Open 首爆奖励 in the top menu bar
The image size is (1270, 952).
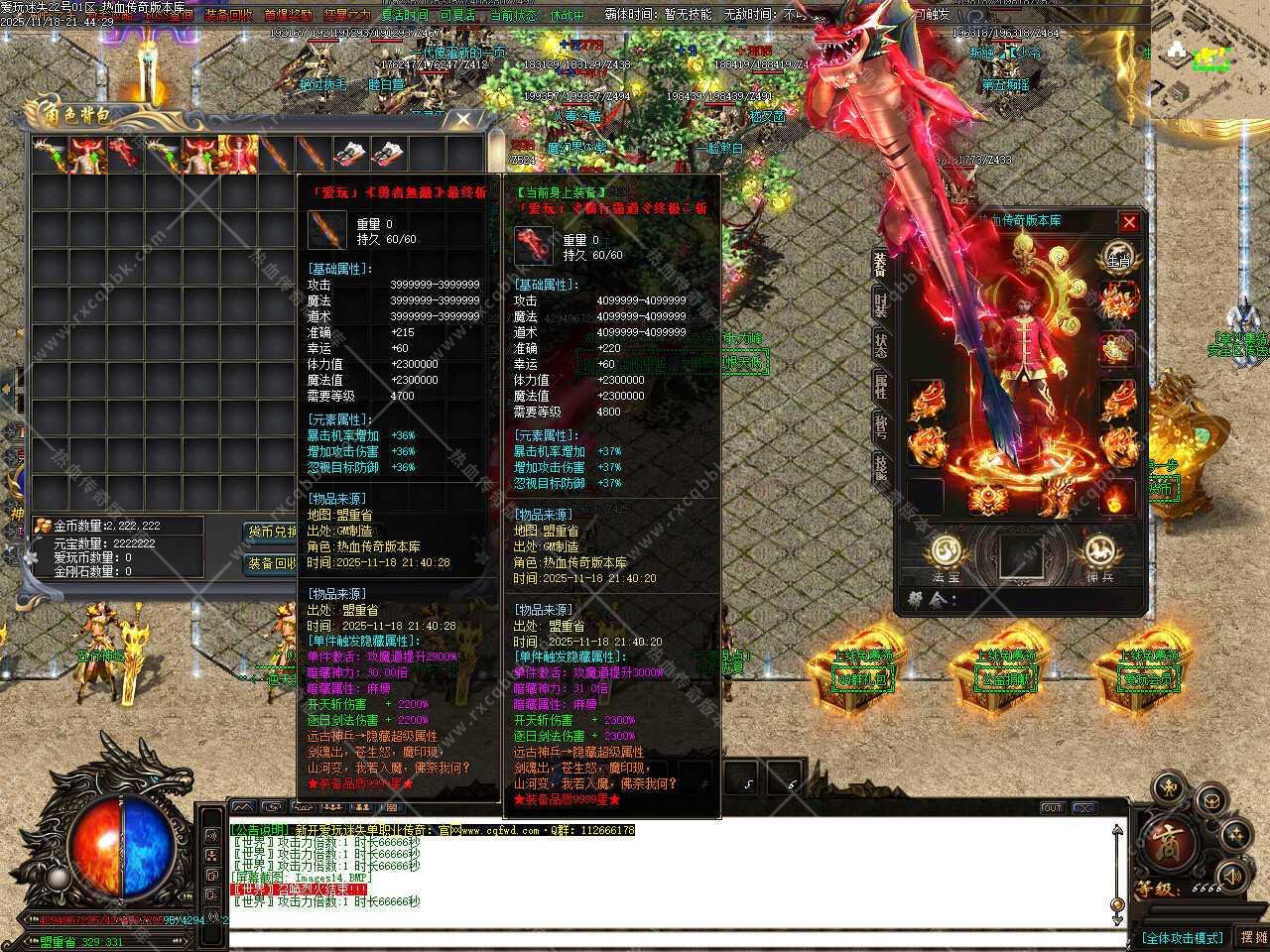click(x=287, y=15)
